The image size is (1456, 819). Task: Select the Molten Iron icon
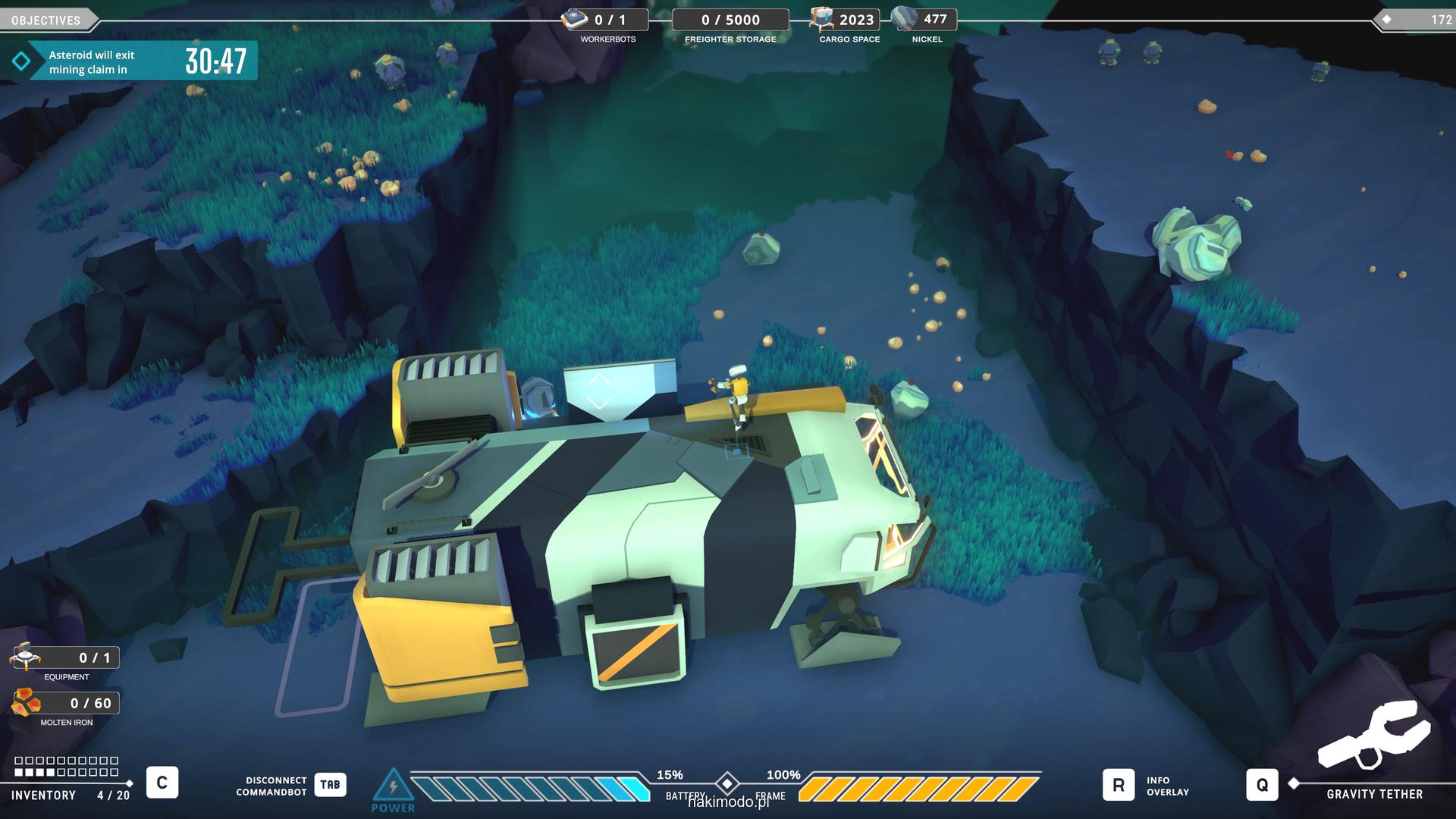(x=27, y=703)
